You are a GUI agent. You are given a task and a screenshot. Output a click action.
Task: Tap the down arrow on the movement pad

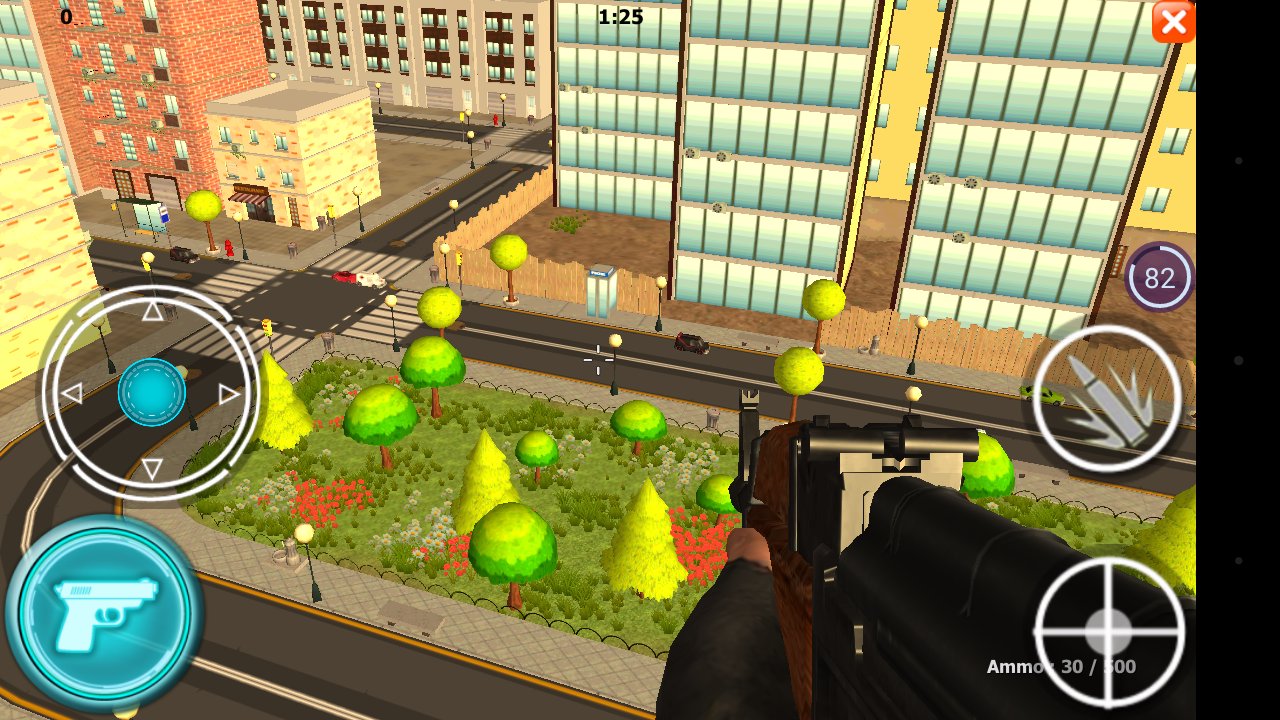(x=152, y=466)
